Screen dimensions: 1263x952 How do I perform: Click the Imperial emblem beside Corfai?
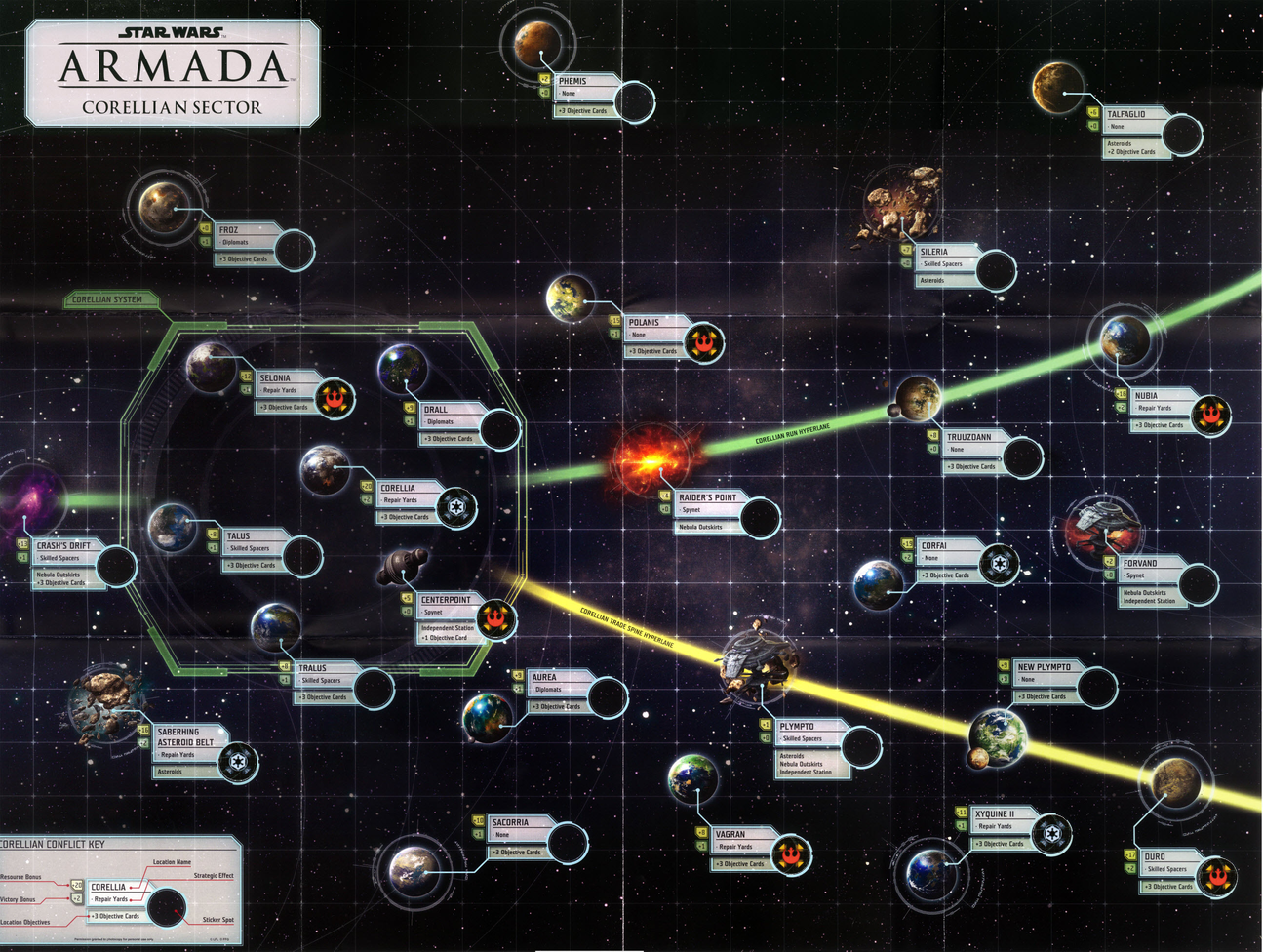coord(999,564)
